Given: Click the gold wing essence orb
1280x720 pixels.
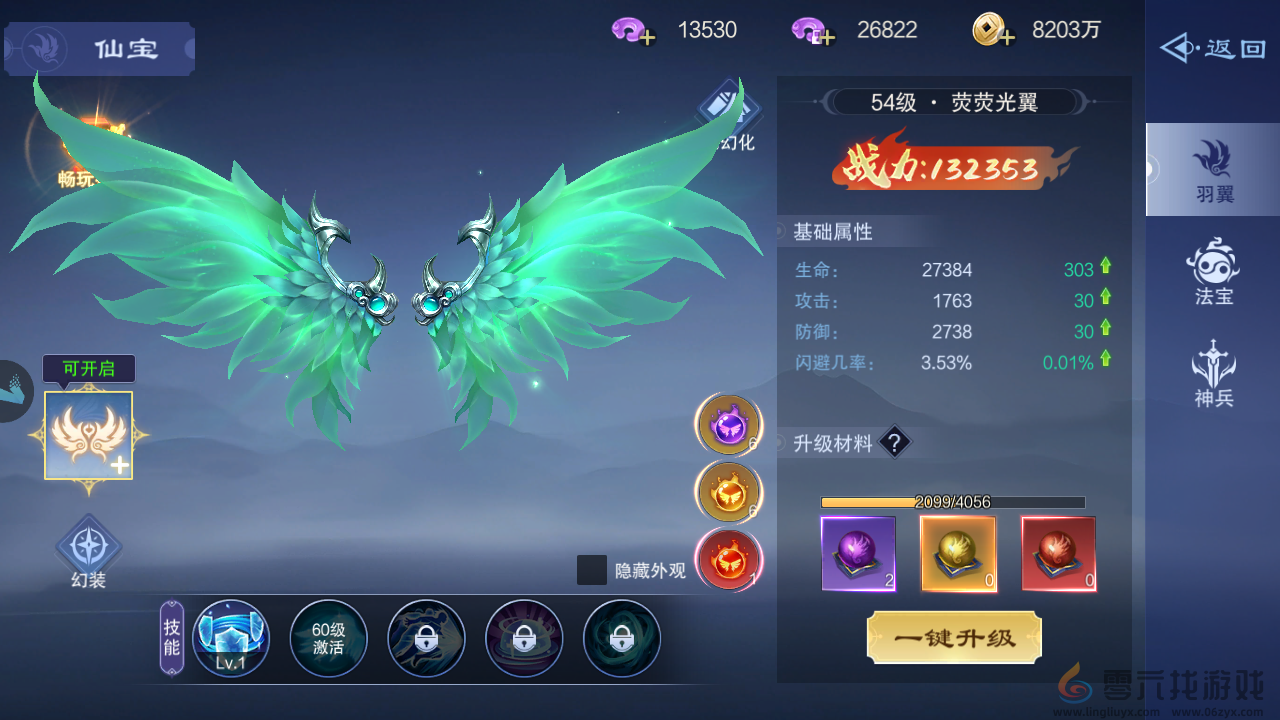Looking at the screenshot, I should [x=728, y=492].
